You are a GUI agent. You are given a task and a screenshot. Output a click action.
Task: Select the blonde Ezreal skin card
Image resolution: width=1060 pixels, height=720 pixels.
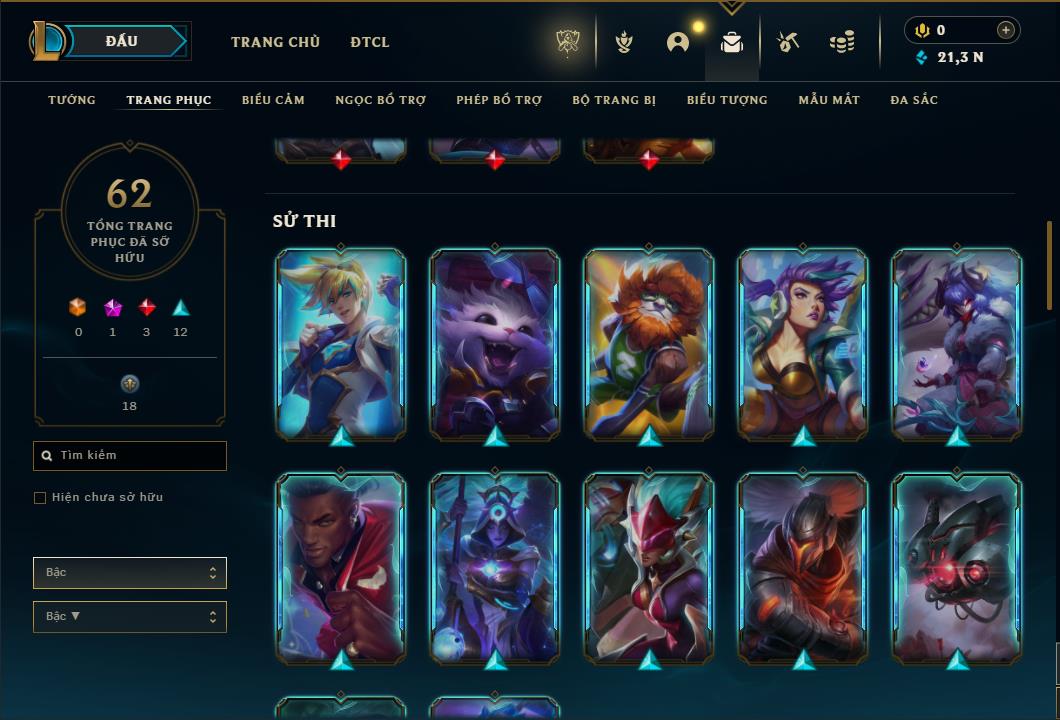pyautogui.click(x=341, y=343)
